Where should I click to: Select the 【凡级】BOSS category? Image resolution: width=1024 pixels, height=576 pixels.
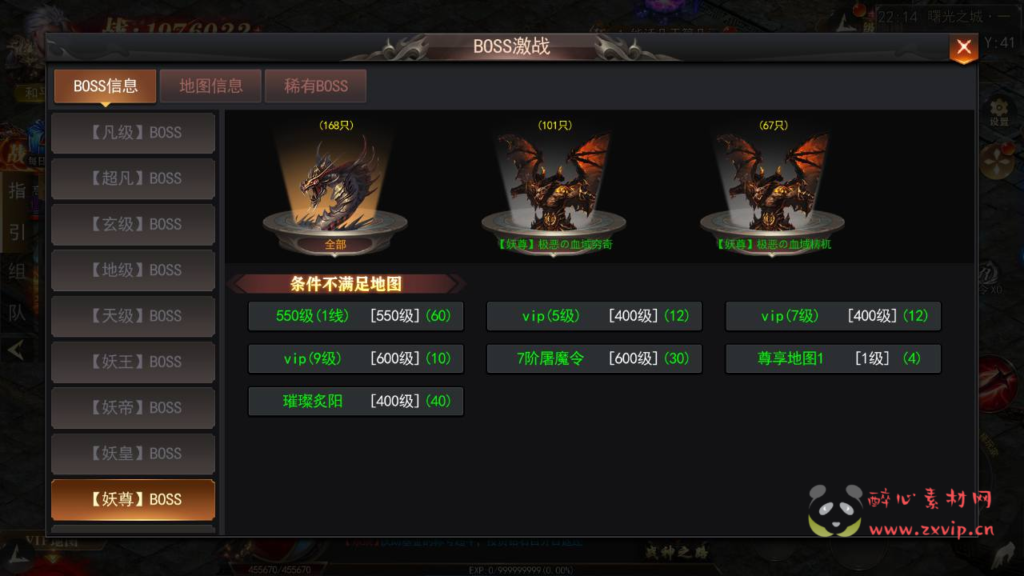133,132
